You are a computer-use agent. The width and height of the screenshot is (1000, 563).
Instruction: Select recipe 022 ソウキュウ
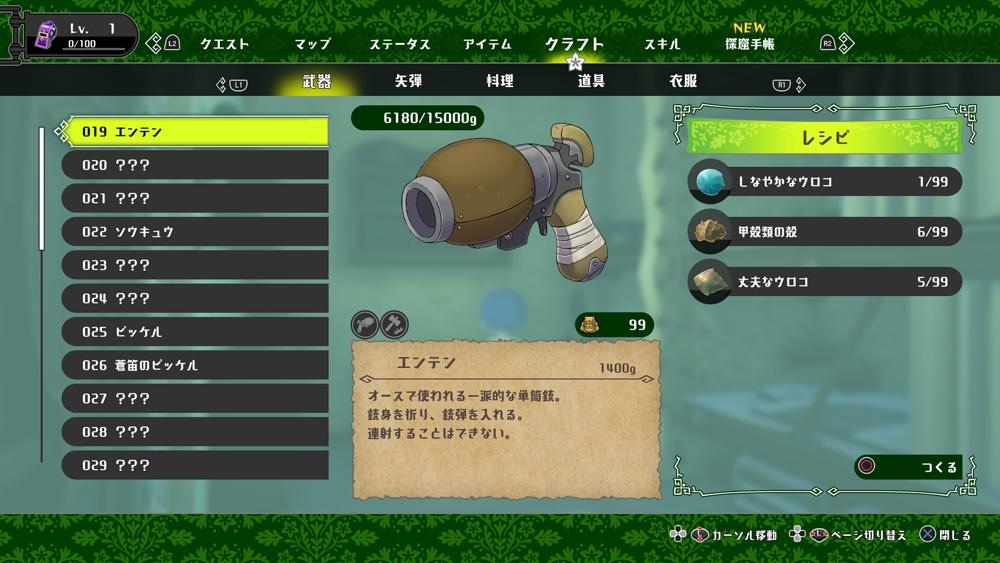195,232
